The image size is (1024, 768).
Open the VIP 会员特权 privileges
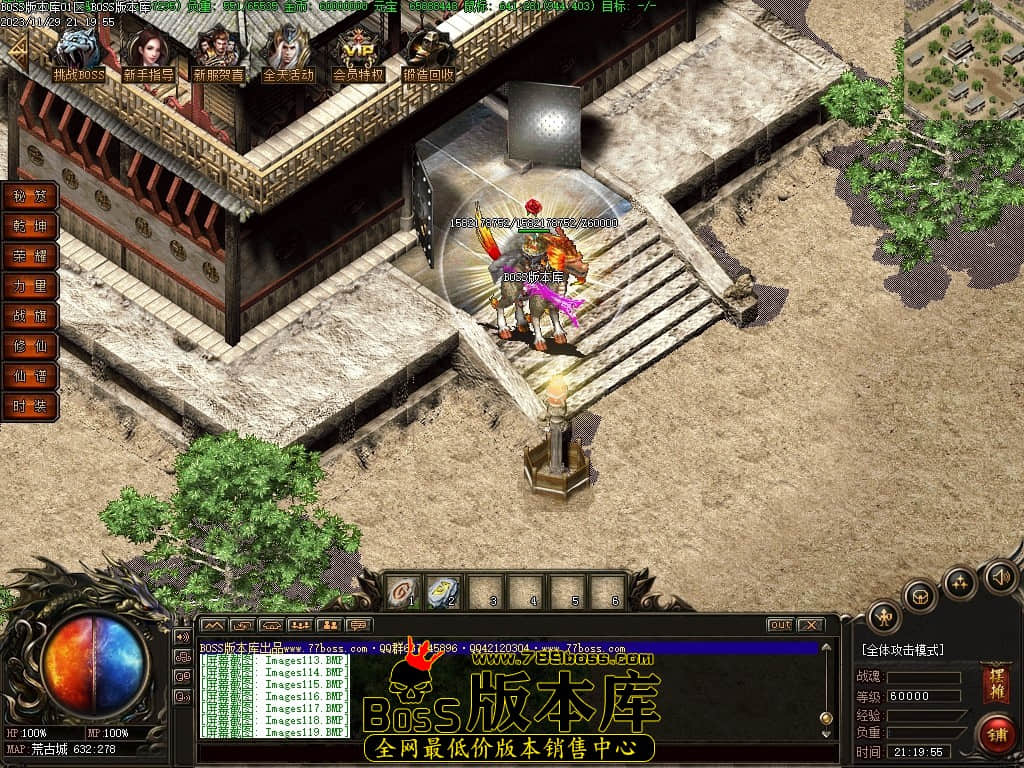coord(358,54)
